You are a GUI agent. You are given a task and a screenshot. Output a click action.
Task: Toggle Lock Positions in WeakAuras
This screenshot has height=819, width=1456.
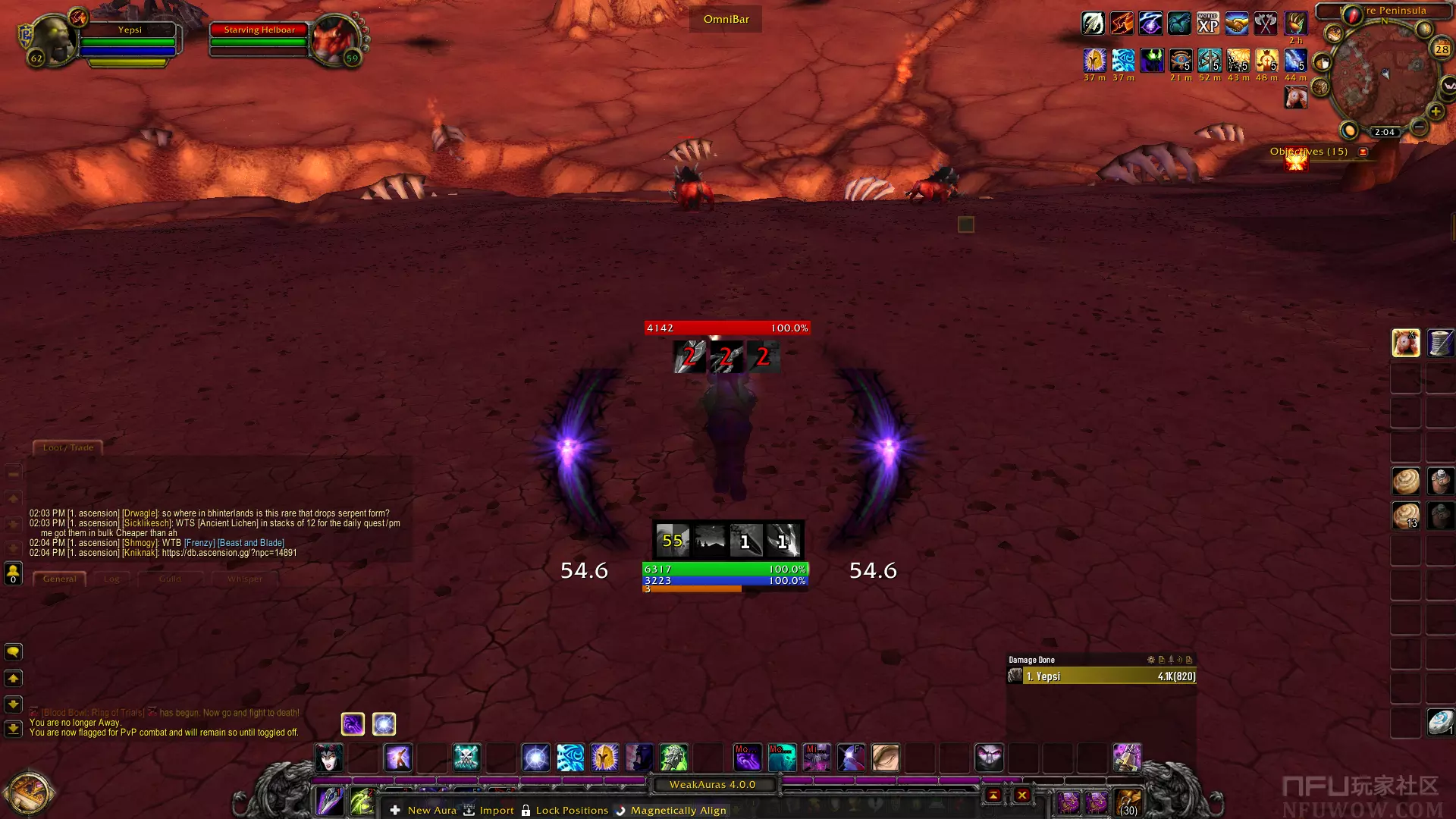click(x=564, y=810)
